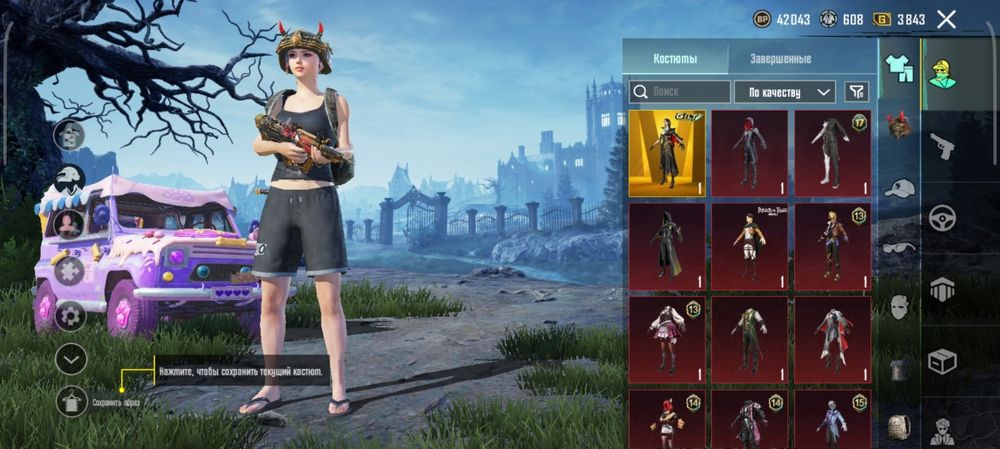
Task: Select the gold-background GLT costume
Action: (x=667, y=153)
